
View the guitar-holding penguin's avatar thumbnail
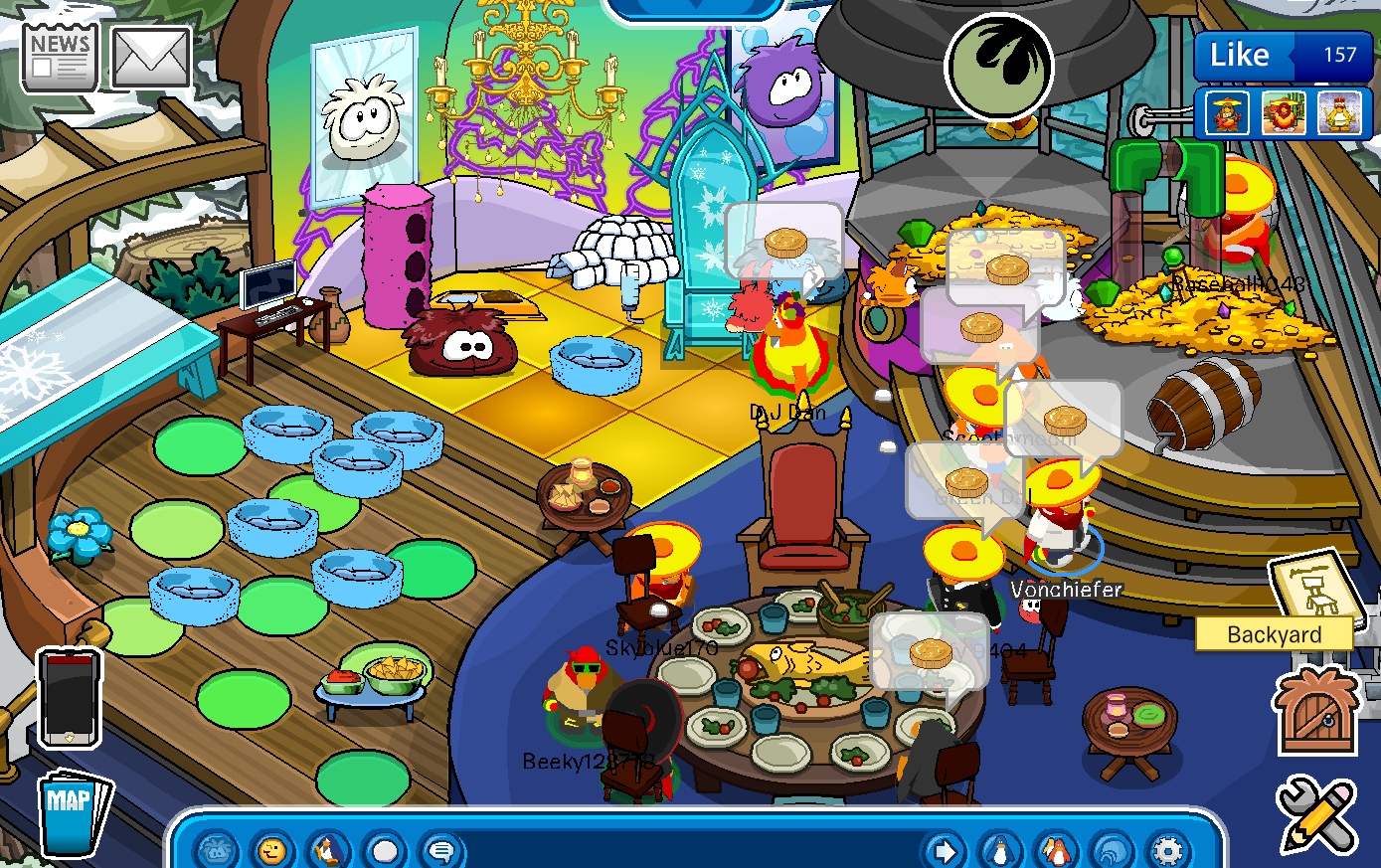[x=1227, y=112]
